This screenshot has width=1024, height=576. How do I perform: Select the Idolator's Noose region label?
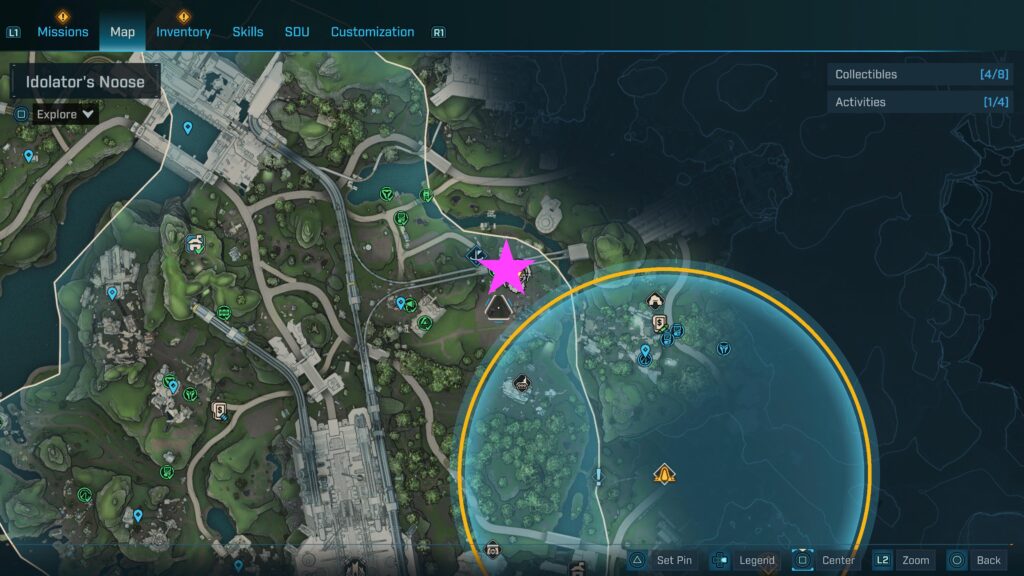(x=85, y=82)
